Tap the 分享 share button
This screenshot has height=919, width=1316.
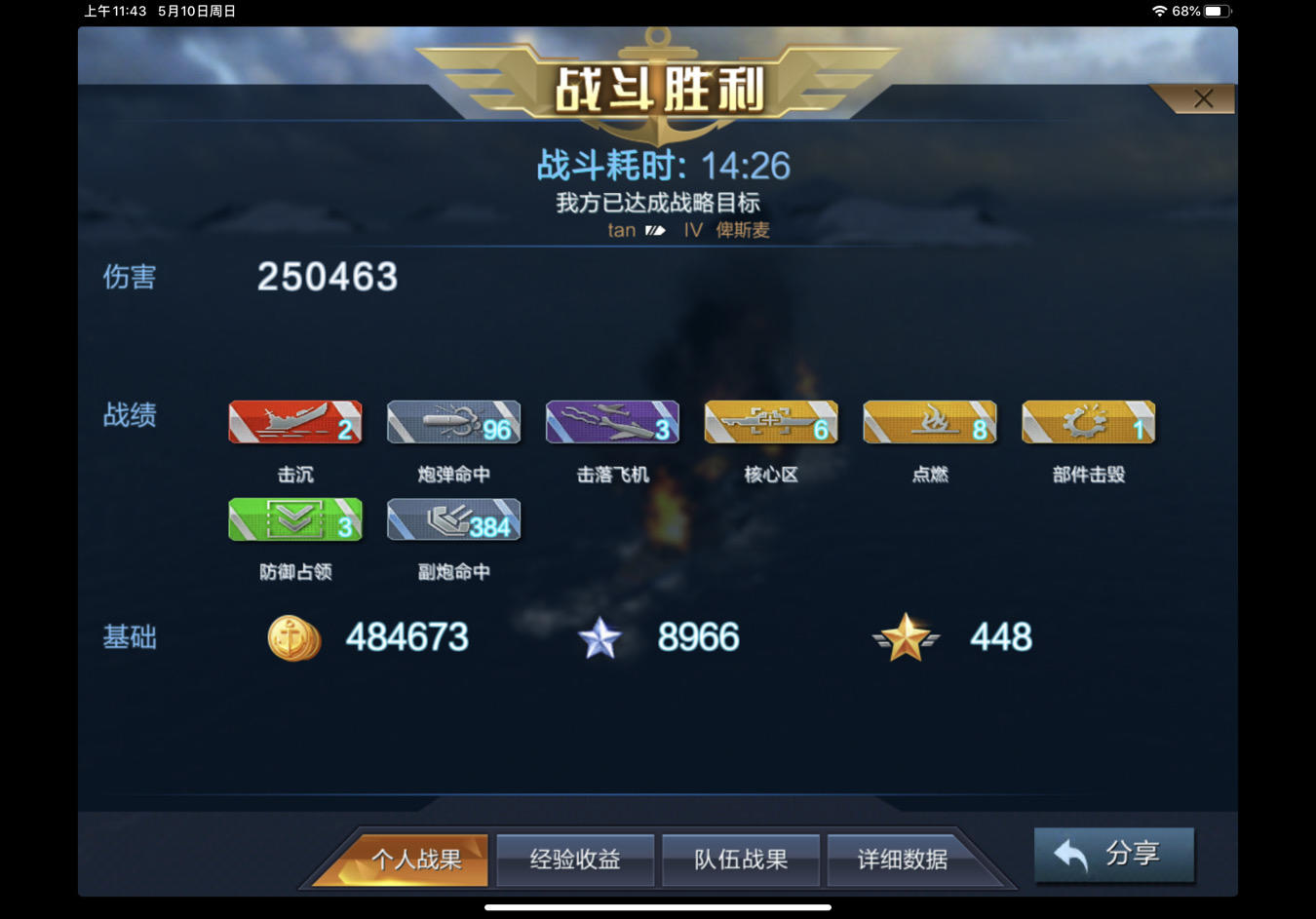point(1113,854)
